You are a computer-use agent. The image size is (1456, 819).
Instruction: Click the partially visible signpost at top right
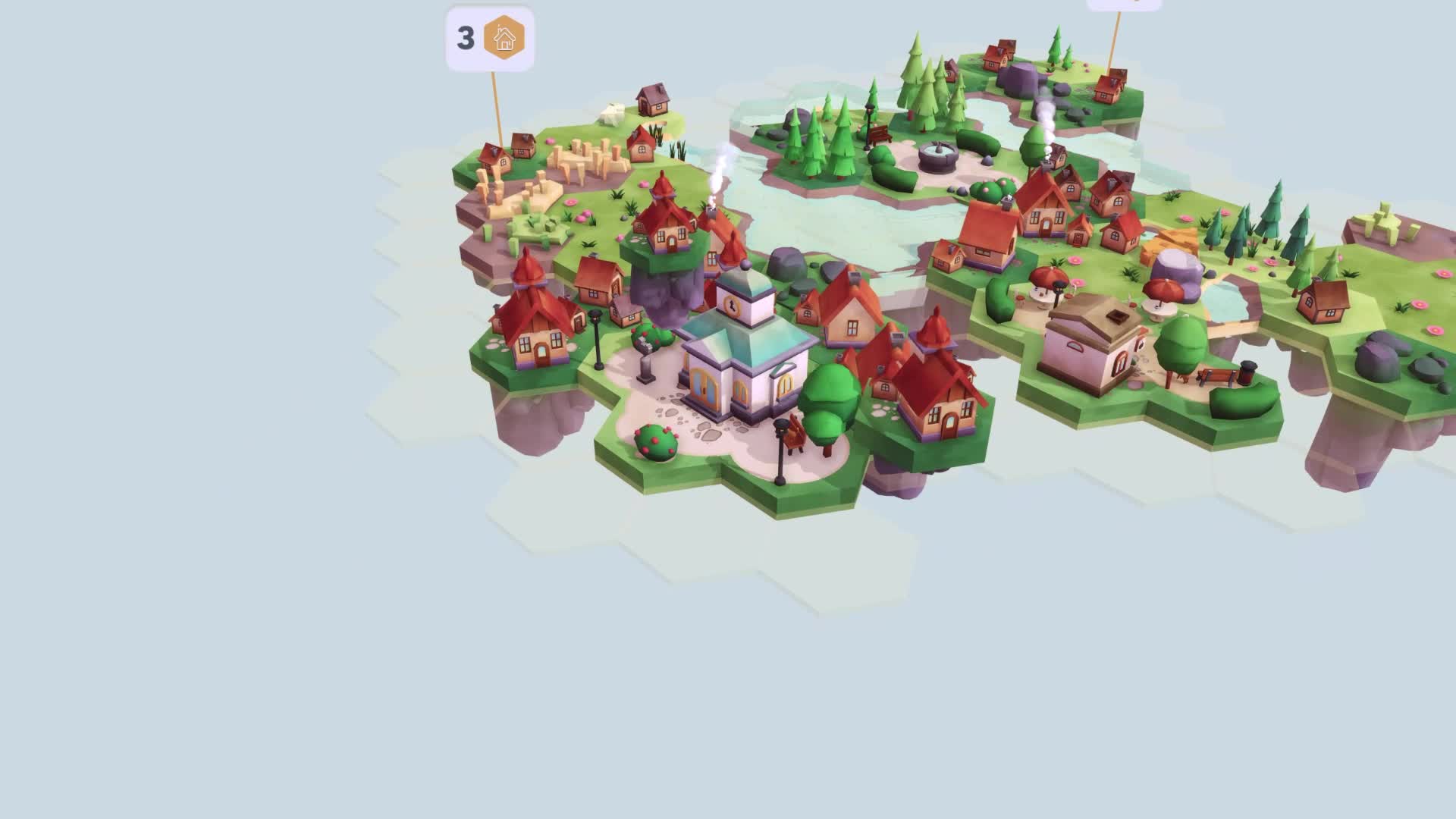coord(1122,8)
